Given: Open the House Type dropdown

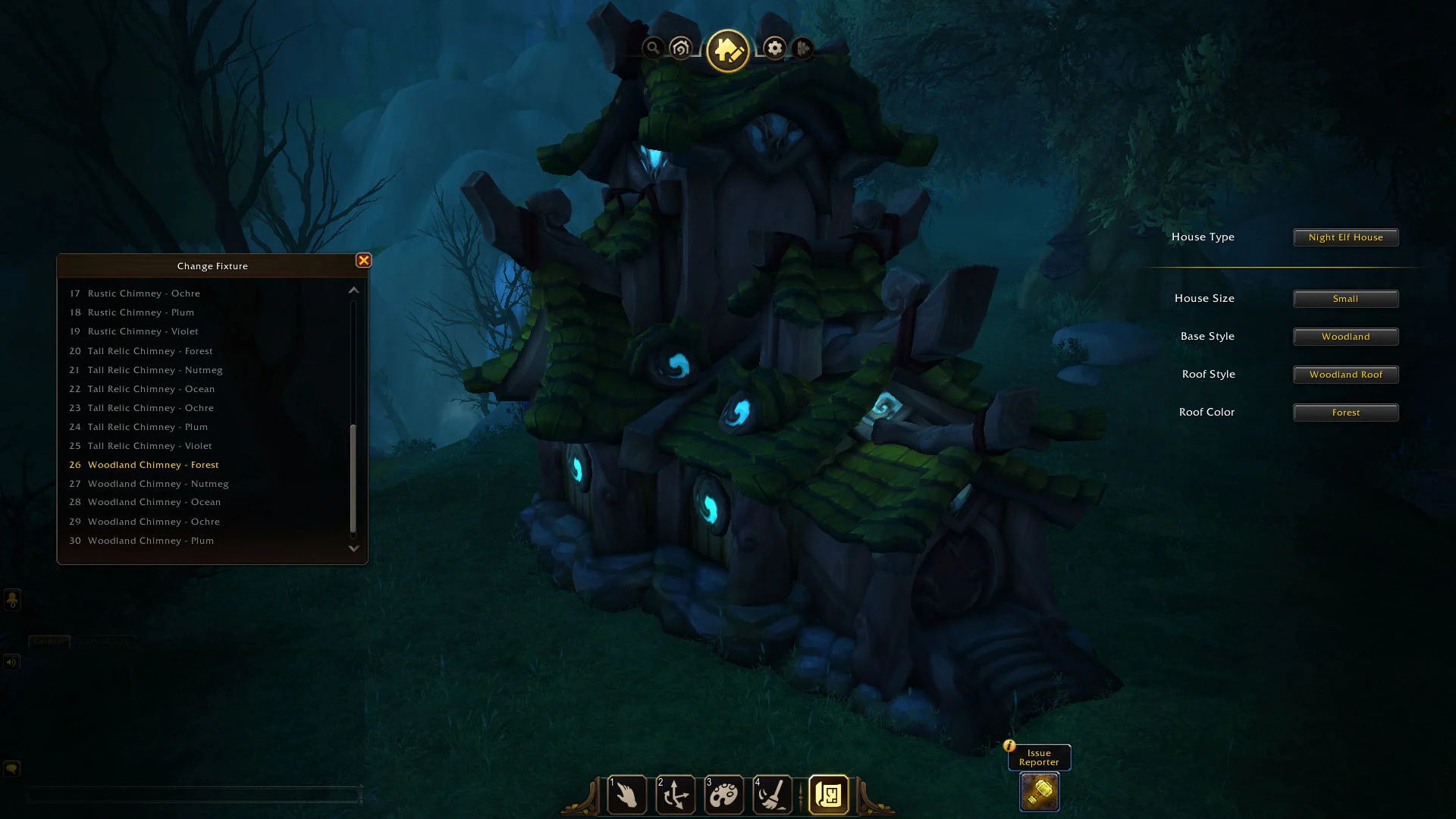Looking at the screenshot, I should pos(1345,237).
